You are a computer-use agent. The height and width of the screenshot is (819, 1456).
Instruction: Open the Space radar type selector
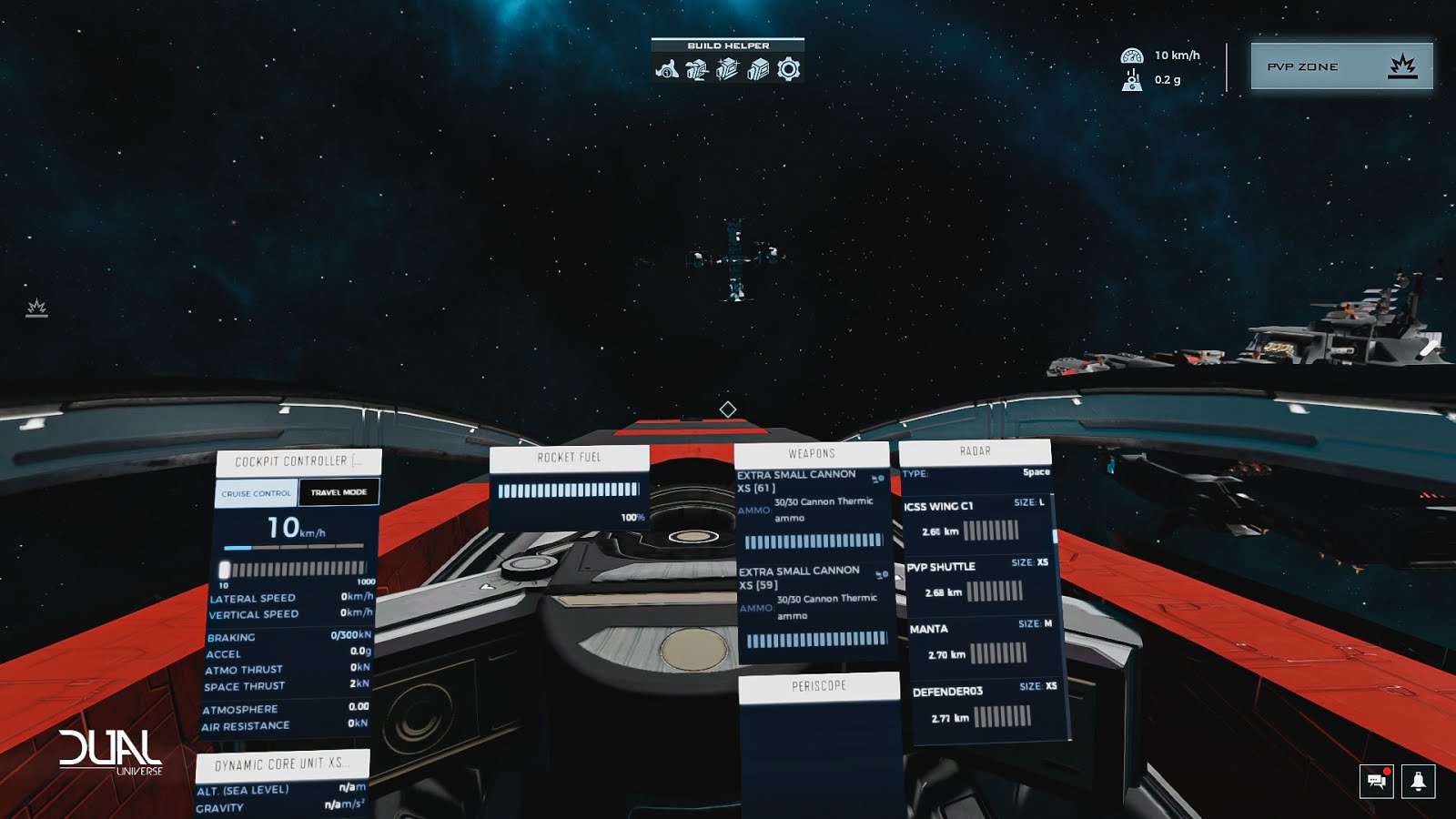tap(1035, 472)
